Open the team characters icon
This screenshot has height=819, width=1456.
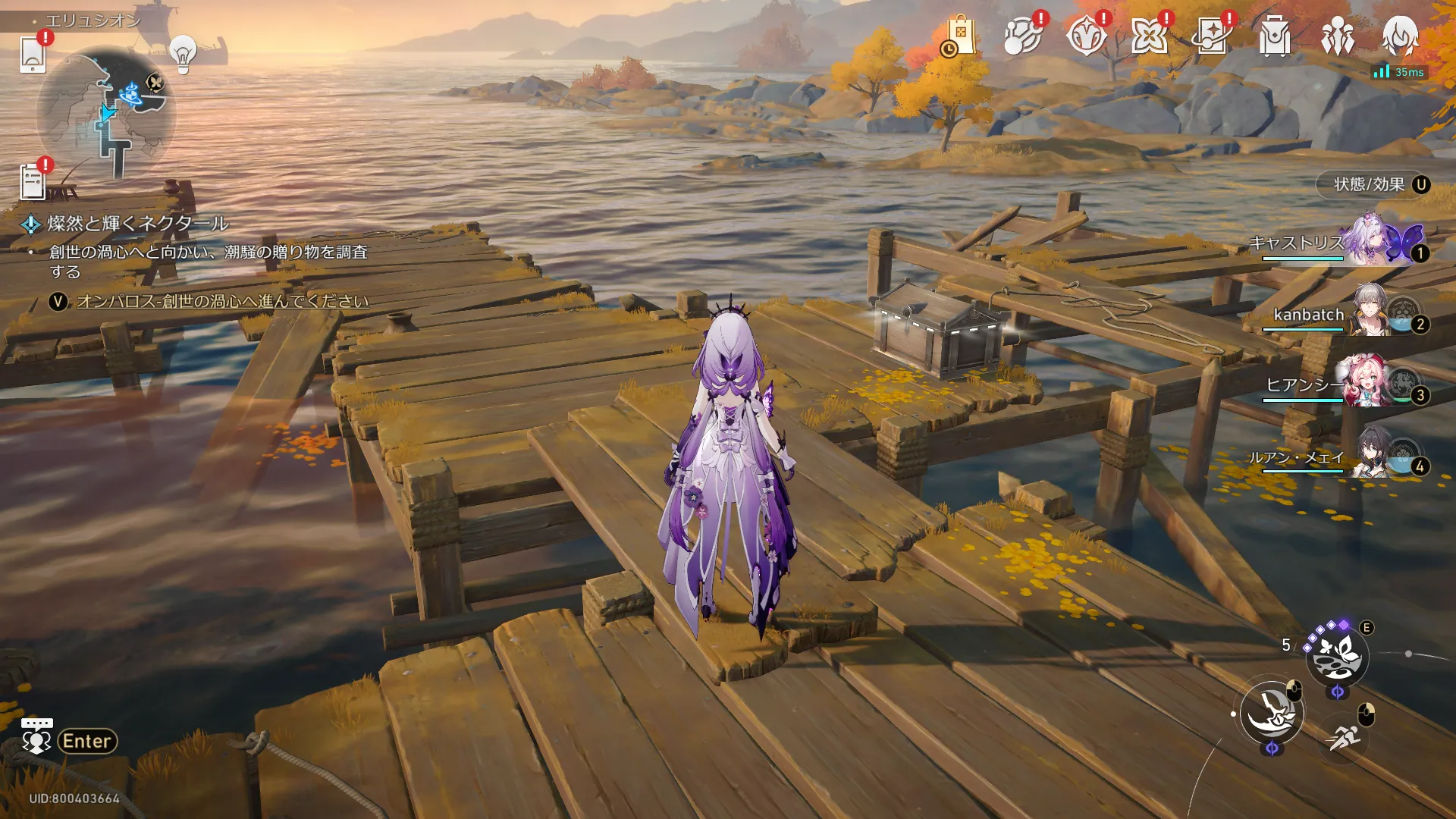tap(1338, 36)
